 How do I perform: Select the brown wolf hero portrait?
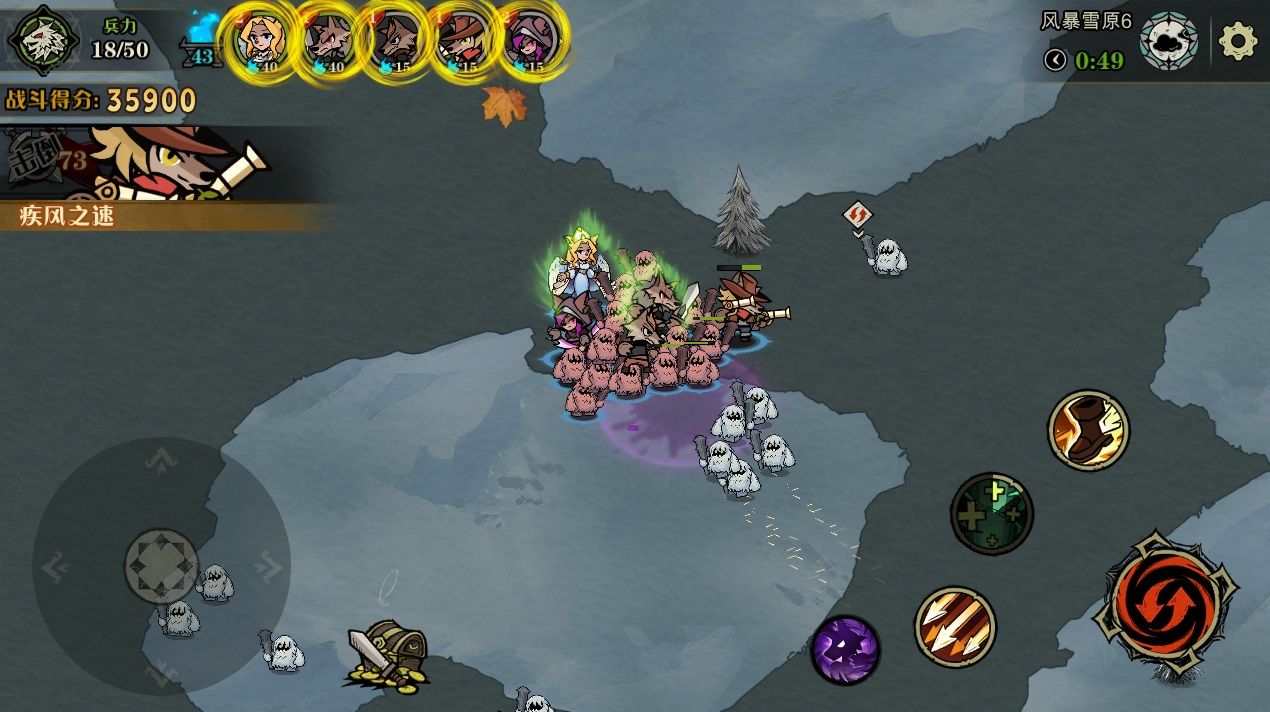[x=396, y=43]
